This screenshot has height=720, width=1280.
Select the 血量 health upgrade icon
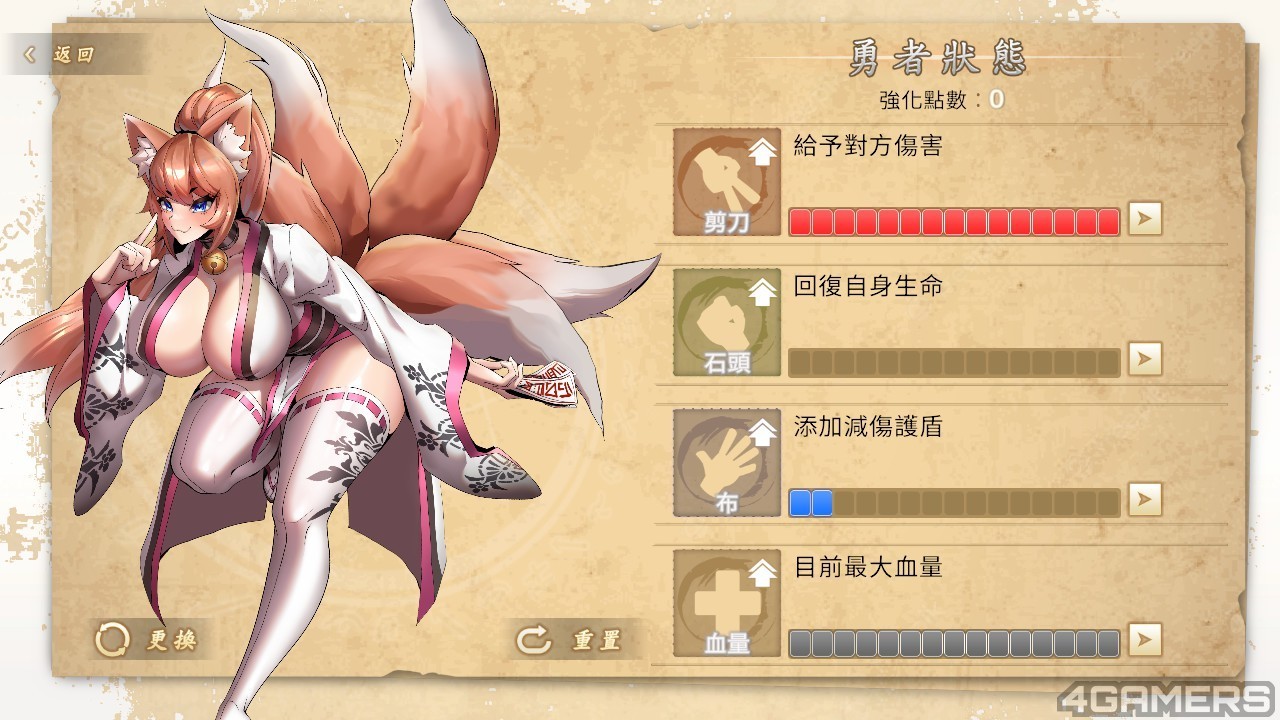(x=727, y=602)
